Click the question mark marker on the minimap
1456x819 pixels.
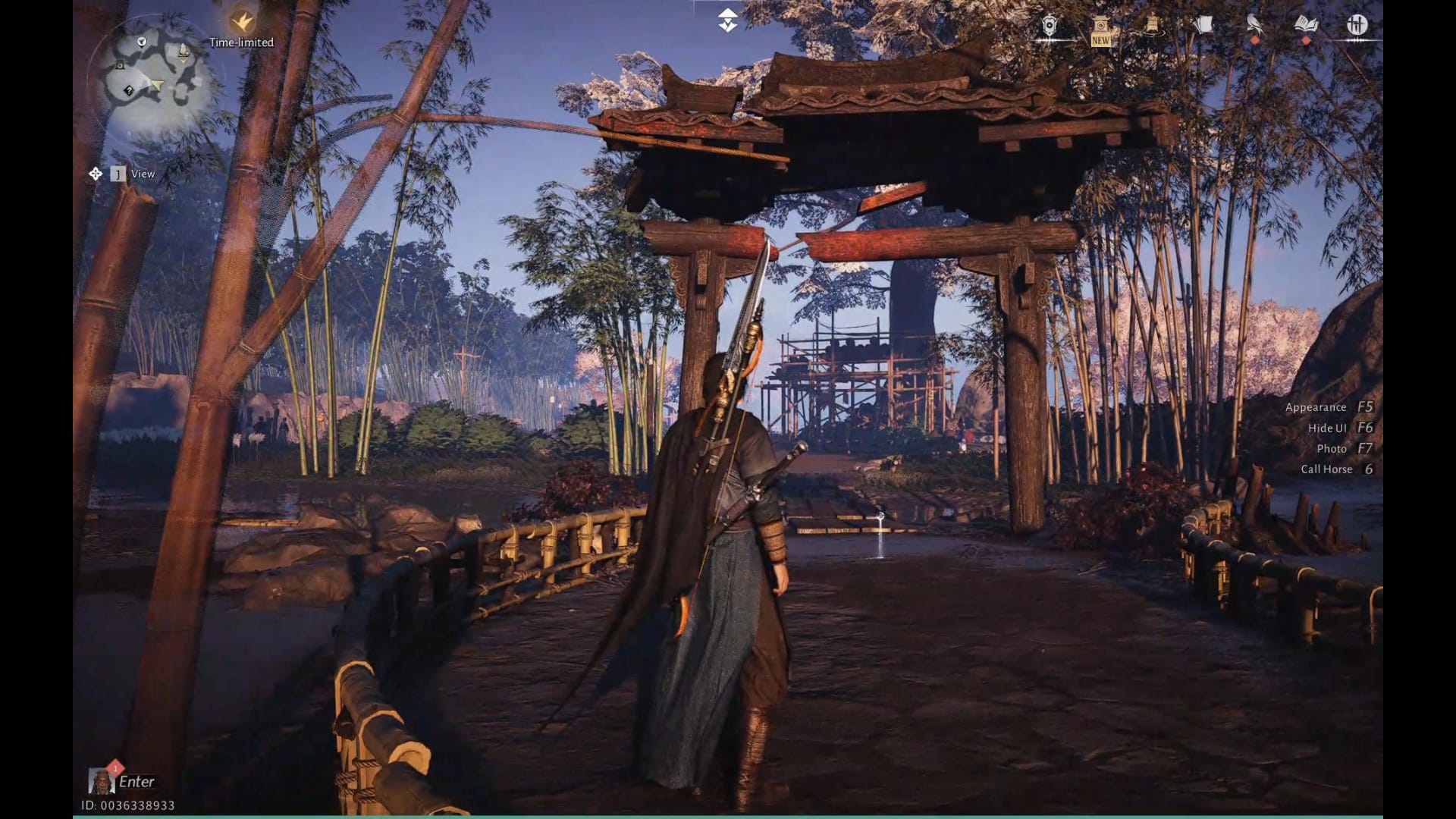(129, 92)
